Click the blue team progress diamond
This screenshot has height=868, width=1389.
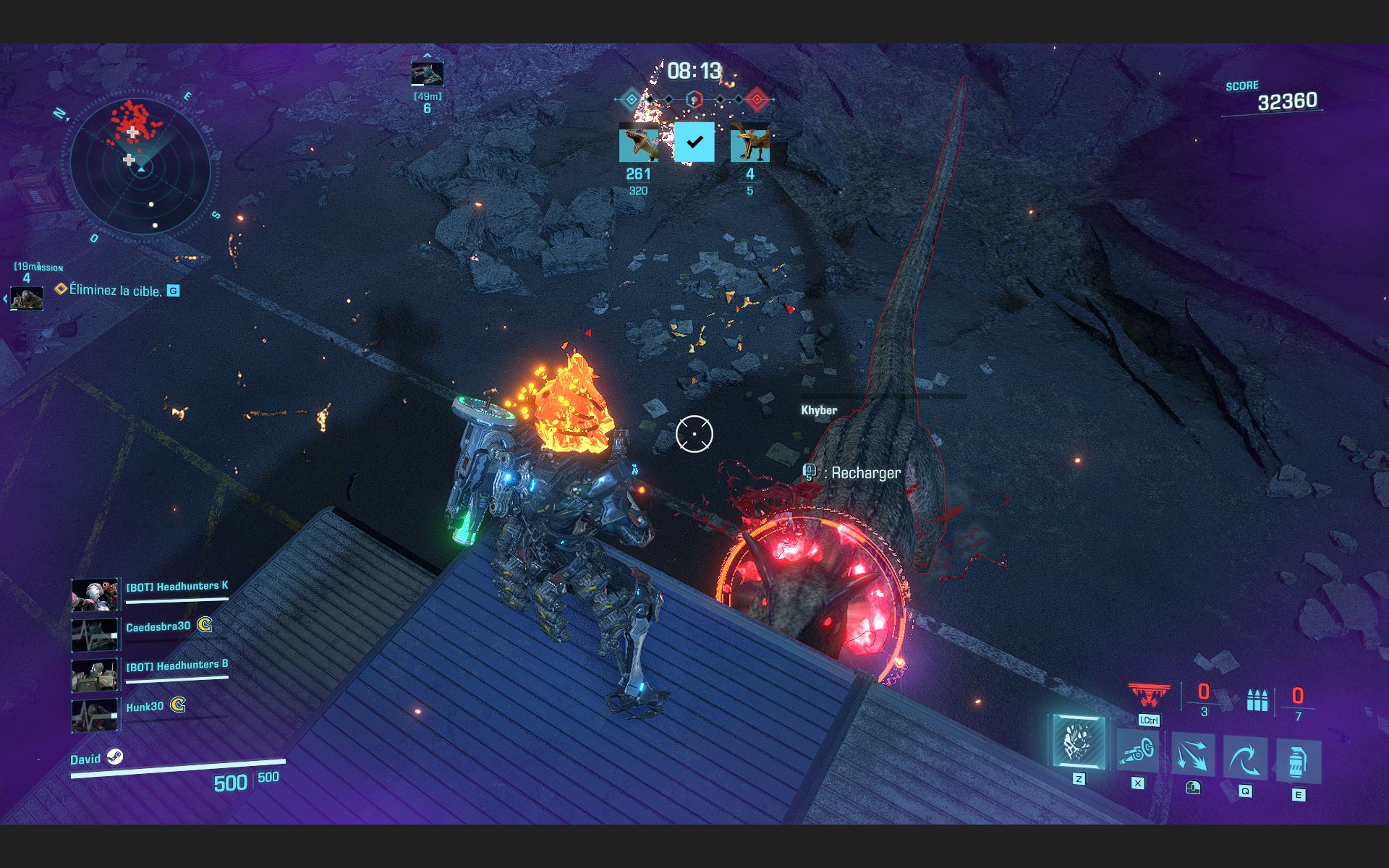(632, 99)
